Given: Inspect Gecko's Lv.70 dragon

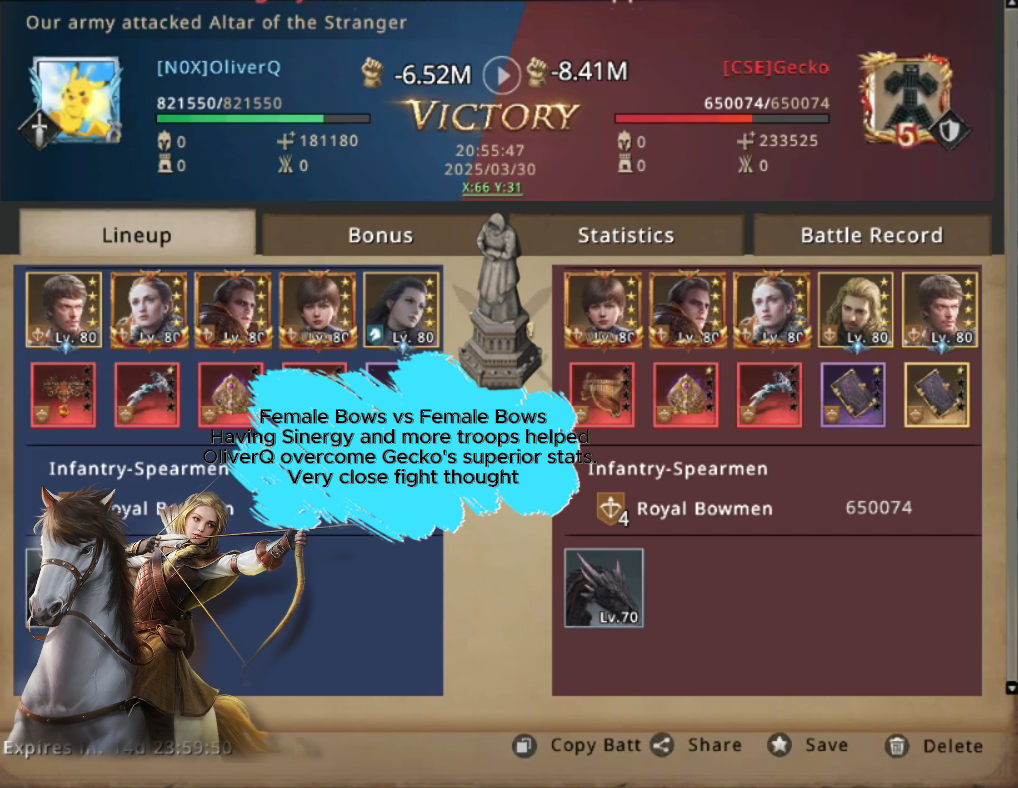Looking at the screenshot, I should [x=603, y=588].
